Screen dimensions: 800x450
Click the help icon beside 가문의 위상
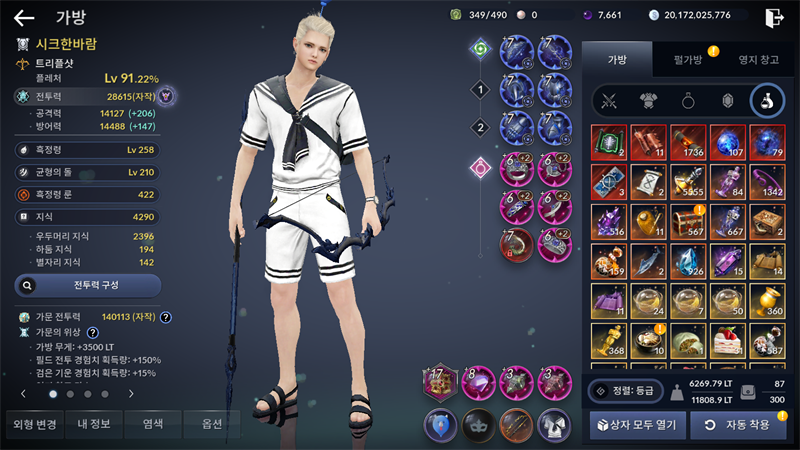pos(92,332)
